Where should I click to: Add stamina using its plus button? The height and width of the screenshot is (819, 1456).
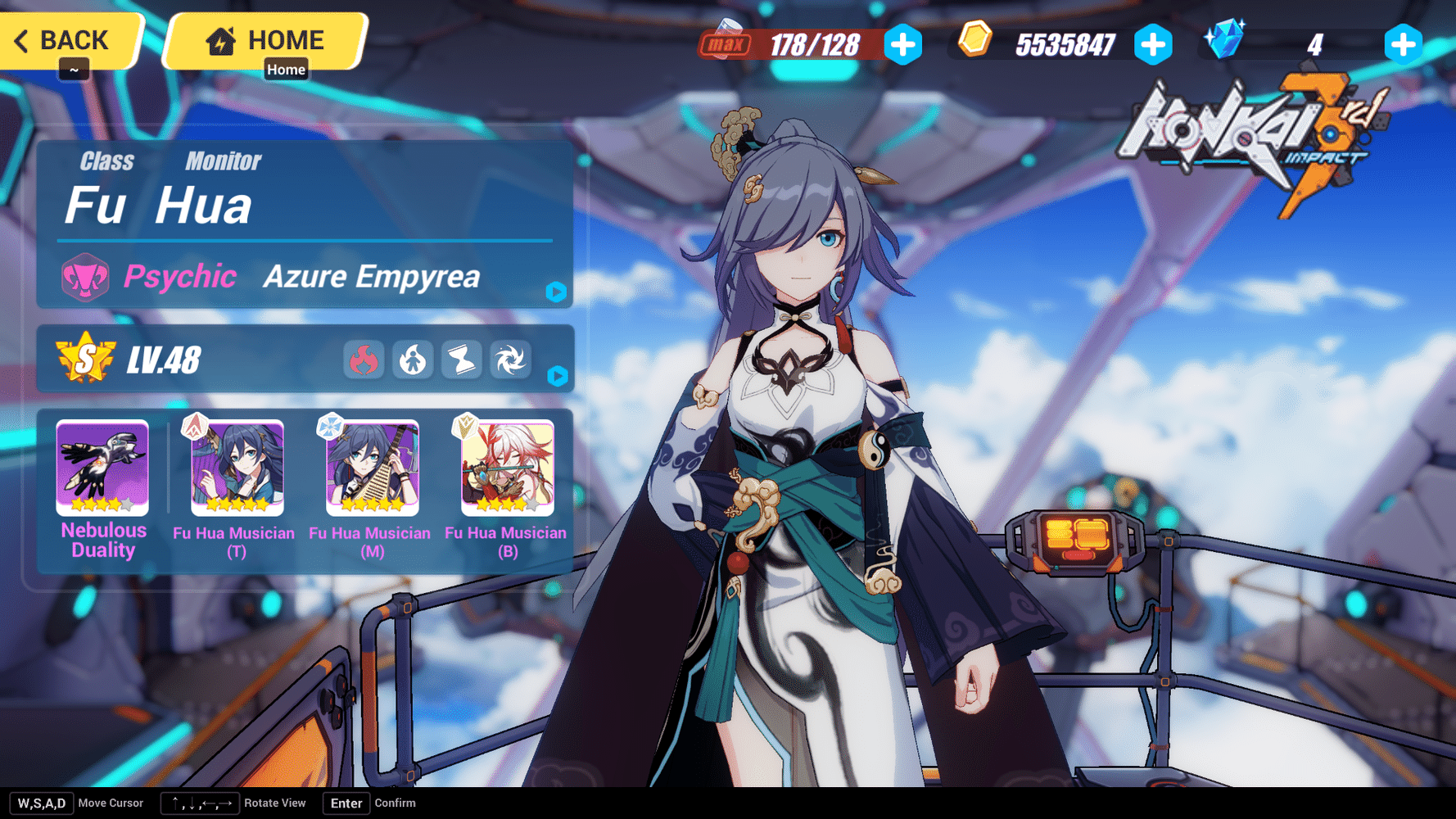[903, 46]
